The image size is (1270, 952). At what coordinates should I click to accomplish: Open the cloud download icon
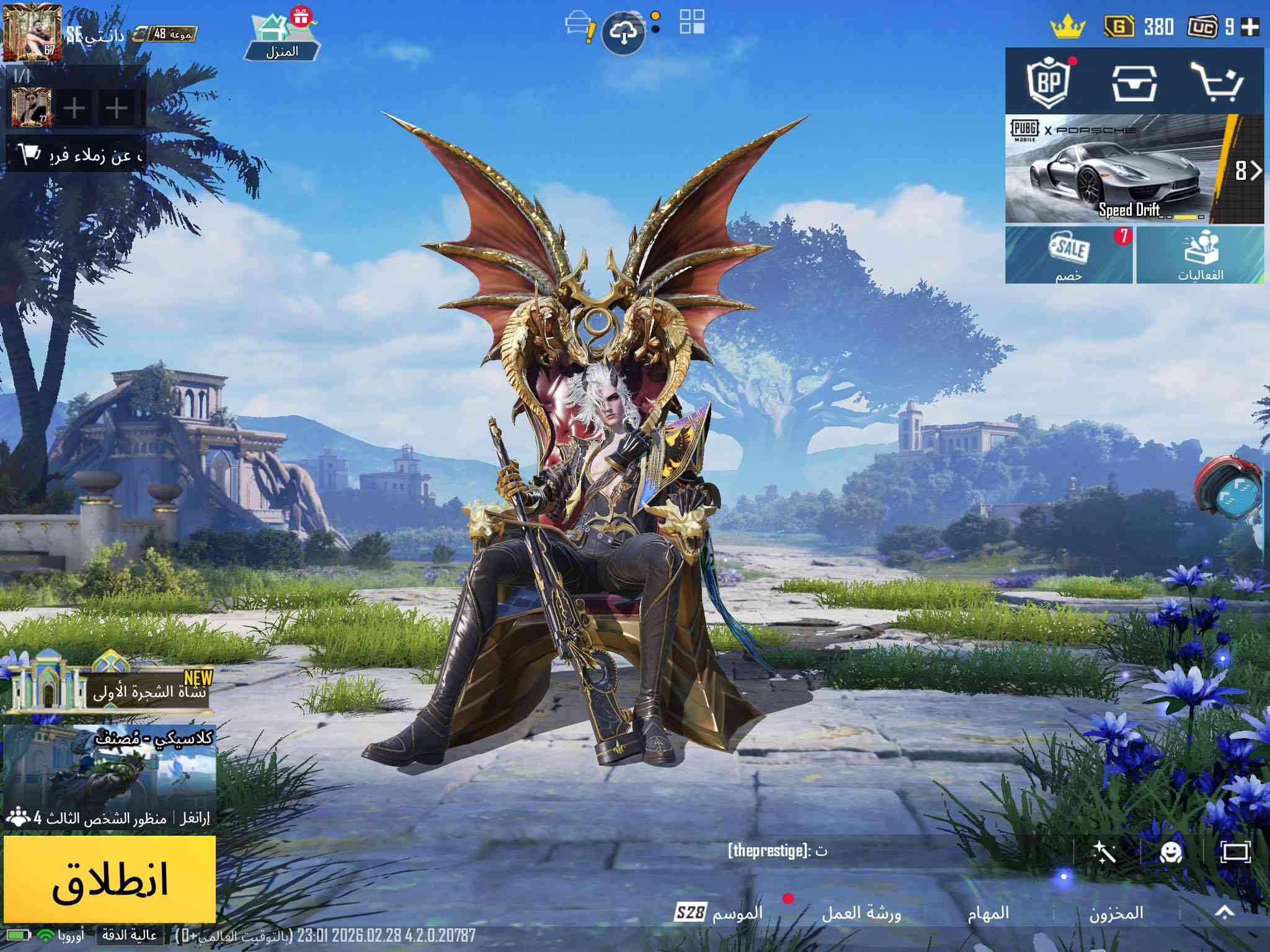(624, 33)
